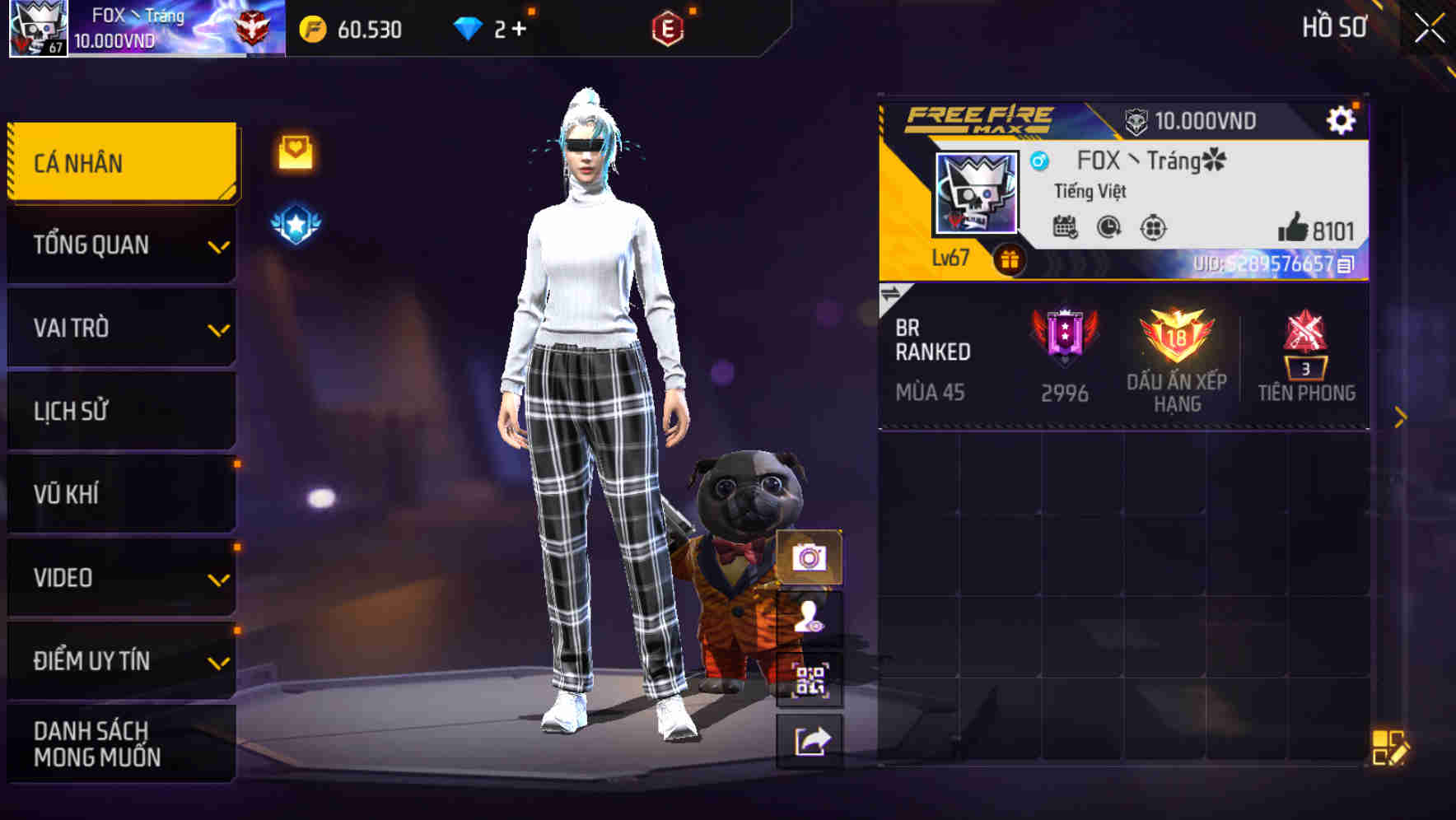The width and height of the screenshot is (1456, 820).
Task: Click the playtime clock icon on the profile card
Action: coord(1107,228)
